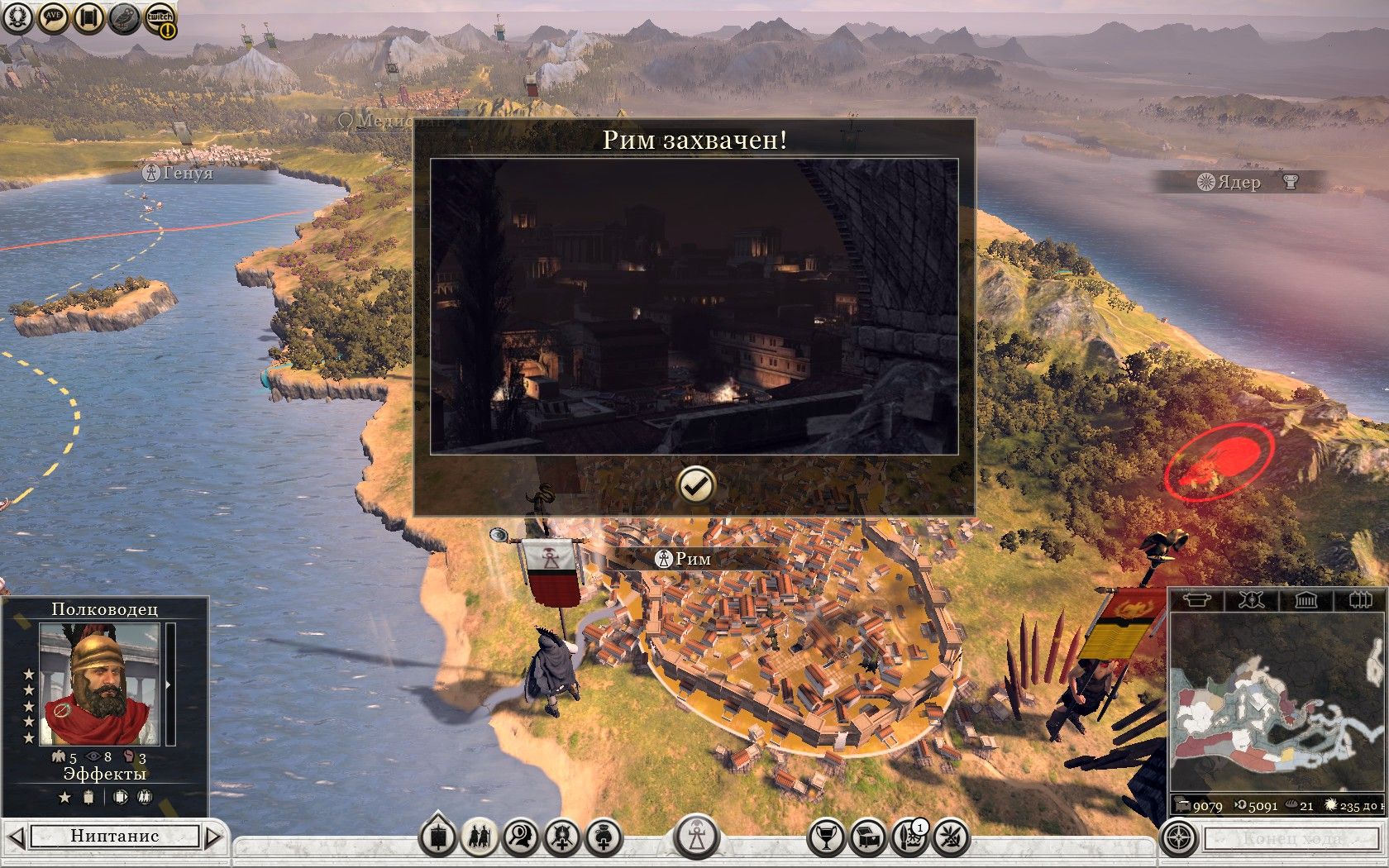Click the Полководец general portrait
The height and width of the screenshot is (868, 1389).
click(100, 684)
